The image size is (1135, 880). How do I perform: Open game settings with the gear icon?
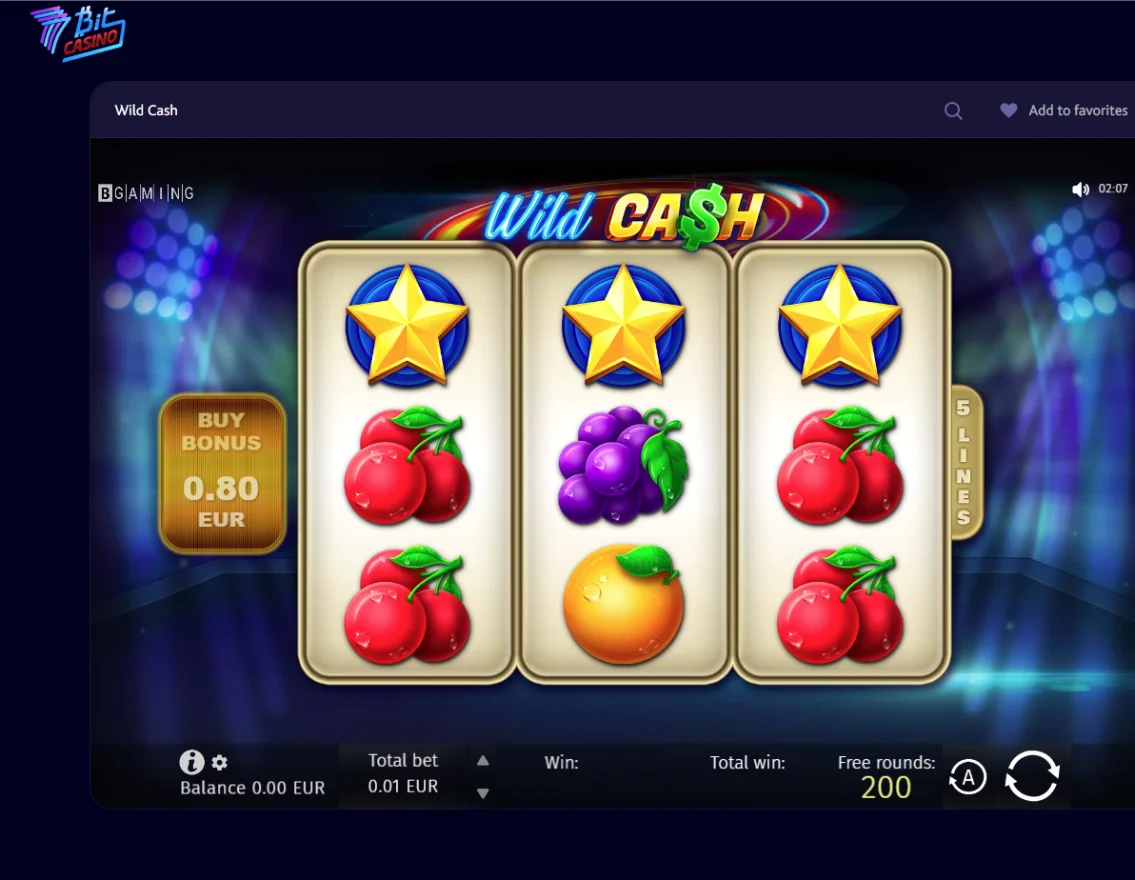220,763
